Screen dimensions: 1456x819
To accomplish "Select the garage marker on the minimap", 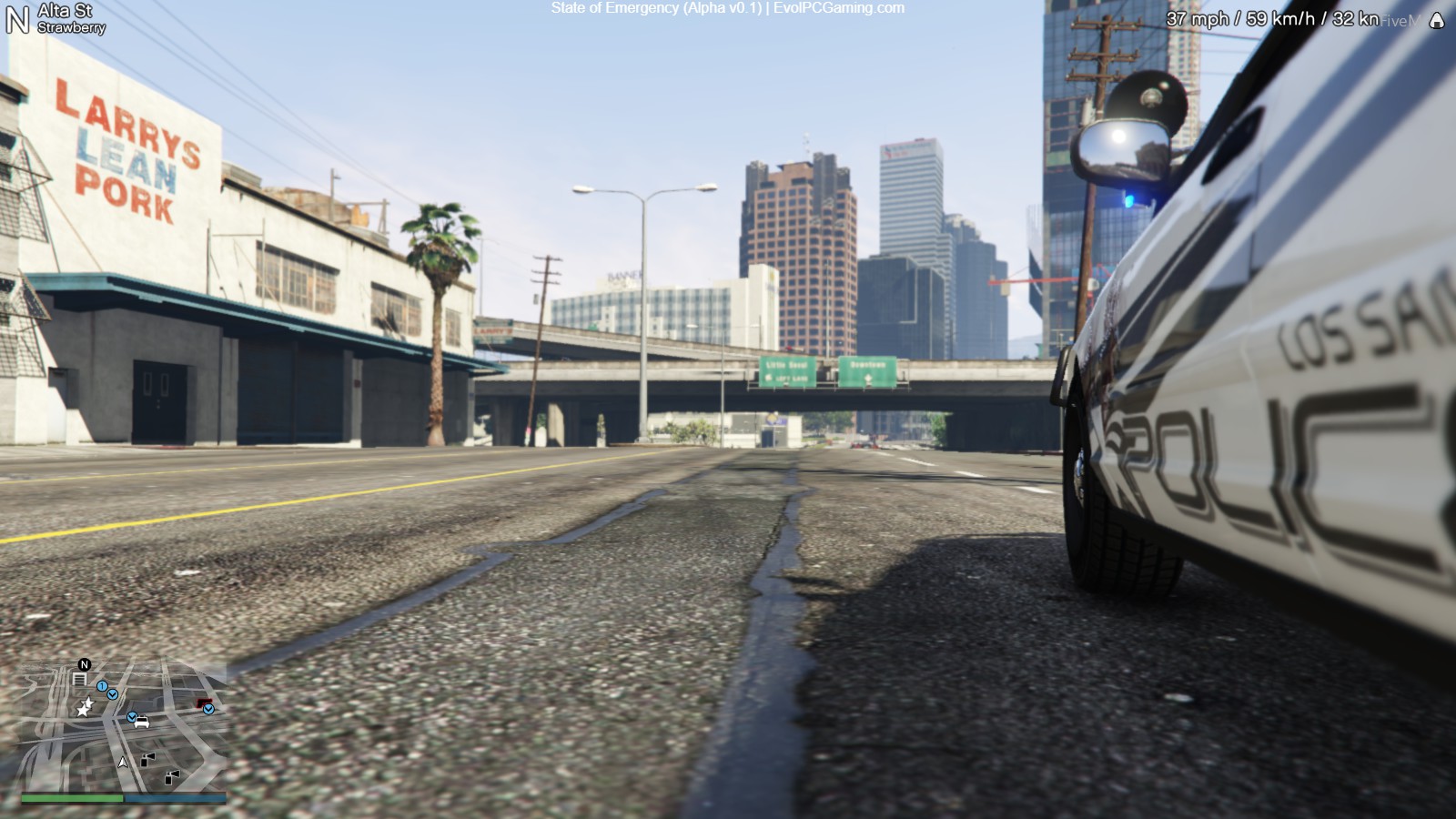I will (x=79, y=679).
